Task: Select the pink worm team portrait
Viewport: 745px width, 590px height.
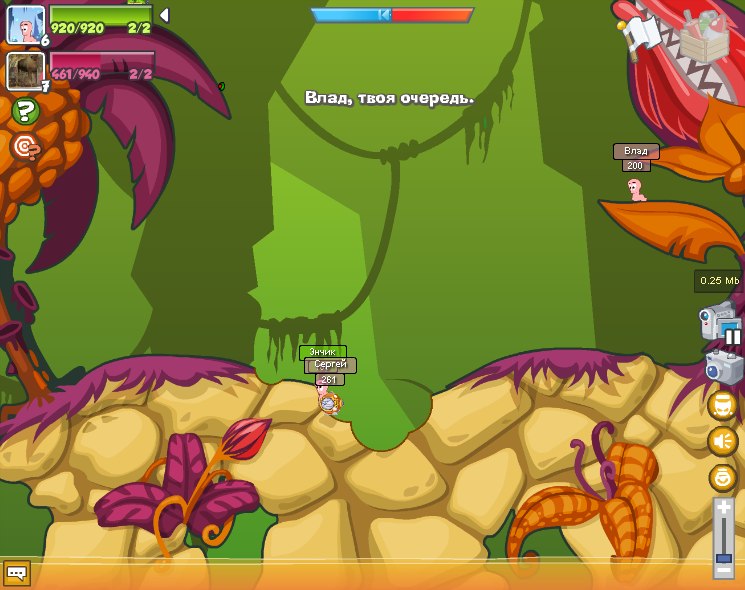Action: tap(25, 24)
